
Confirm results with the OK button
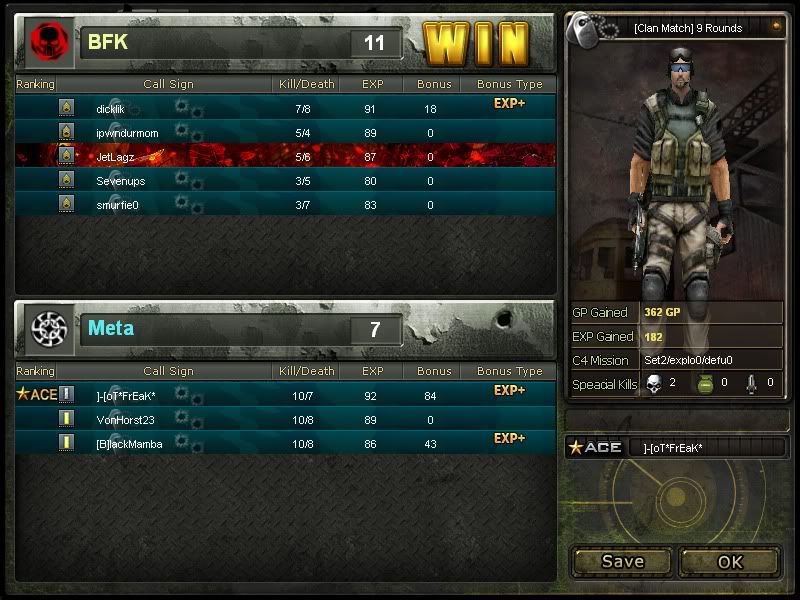click(x=730, y=561)
